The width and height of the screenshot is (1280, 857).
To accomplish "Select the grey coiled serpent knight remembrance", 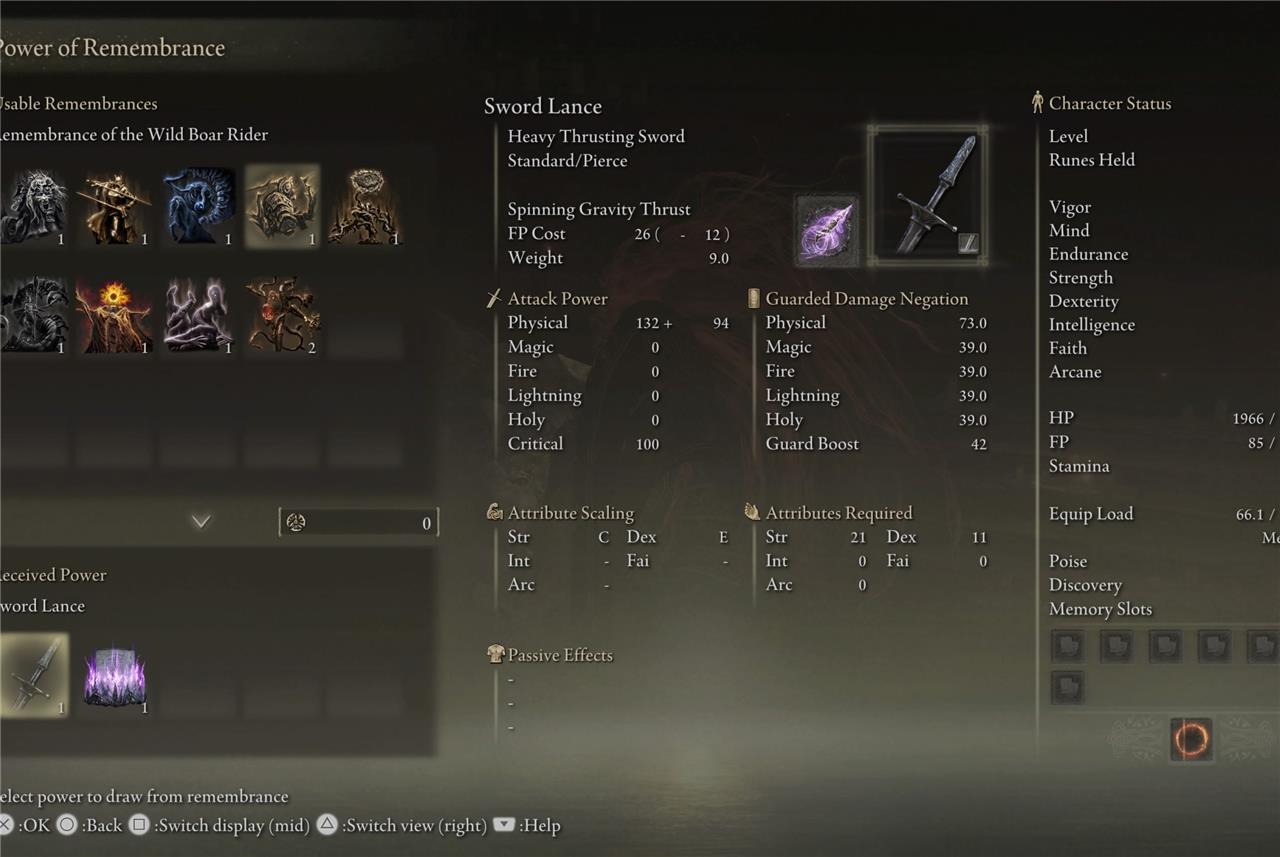I will click(34, 315).
